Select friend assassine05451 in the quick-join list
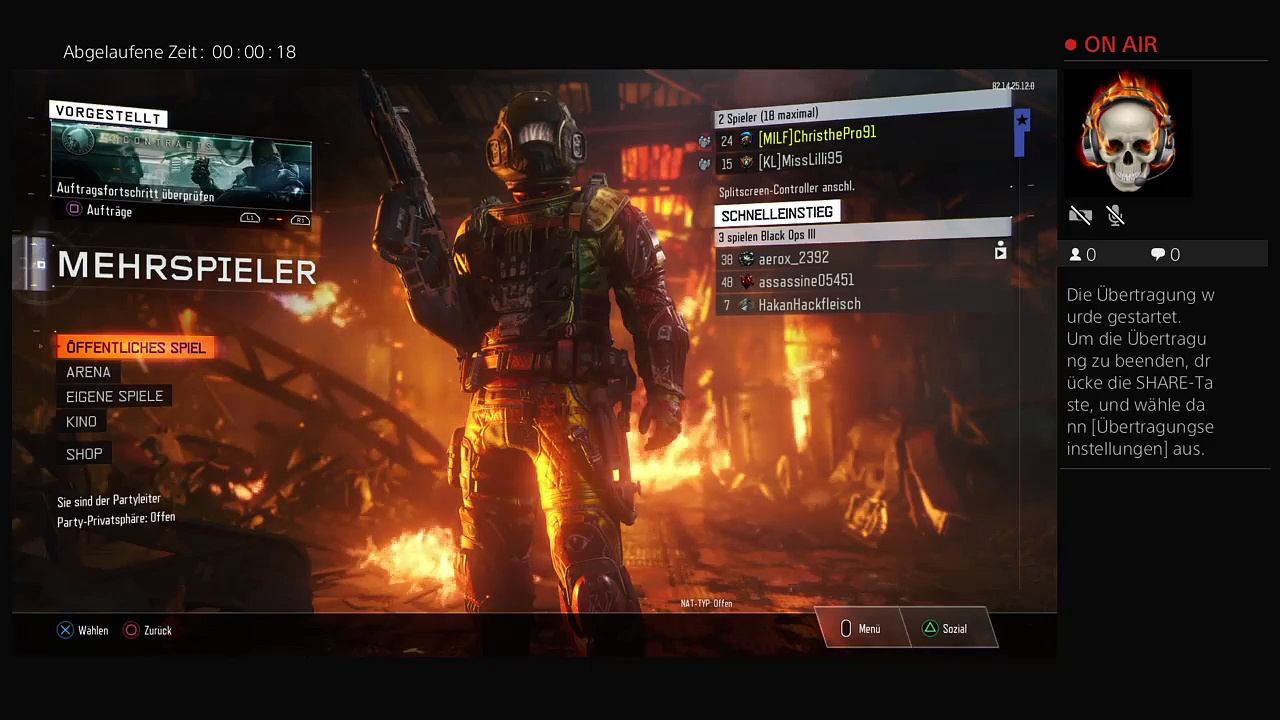This screenshot has width=1280, height=720. (x=805, y=281)
